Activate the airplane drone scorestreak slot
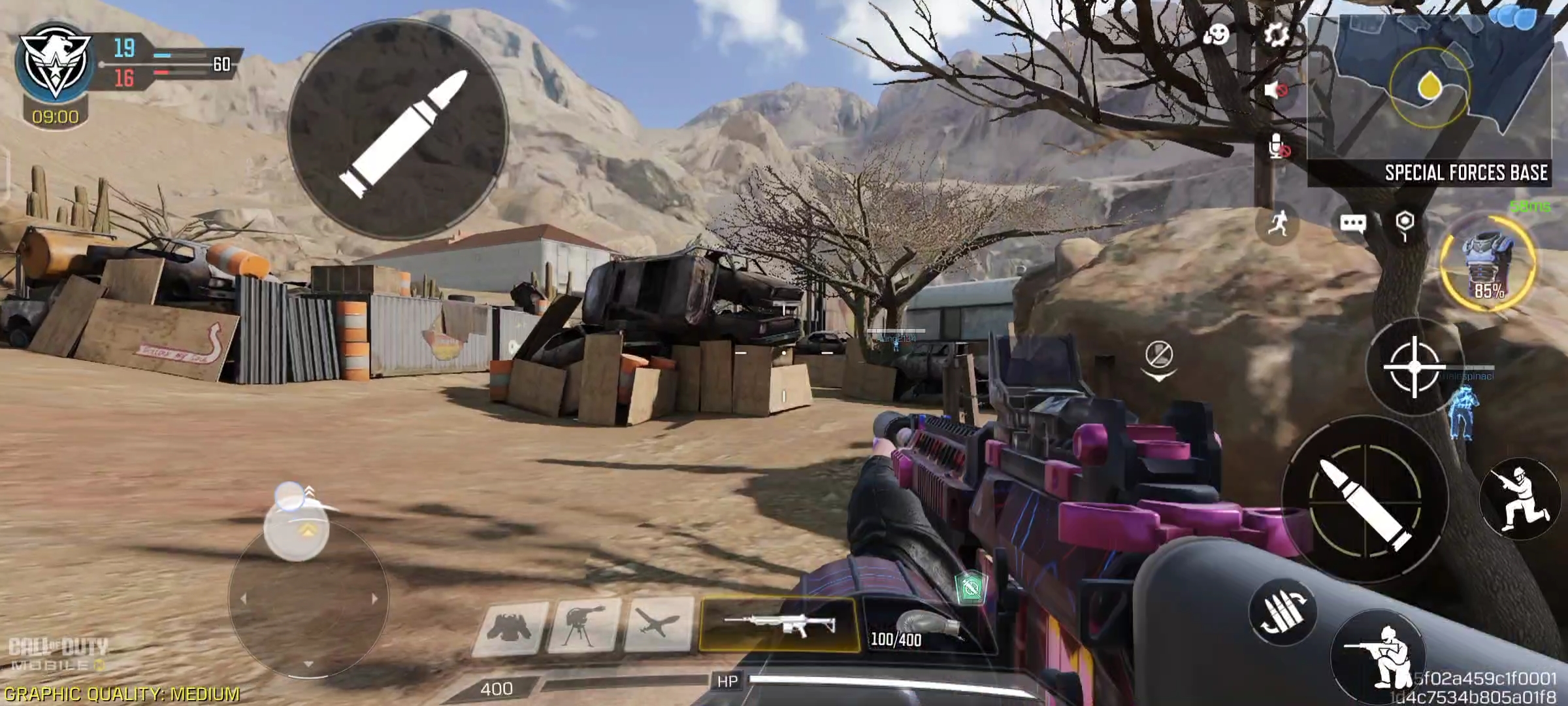The height and width of the screenshot is (706, 1568). pyautogui.click(x=658, y=625)
